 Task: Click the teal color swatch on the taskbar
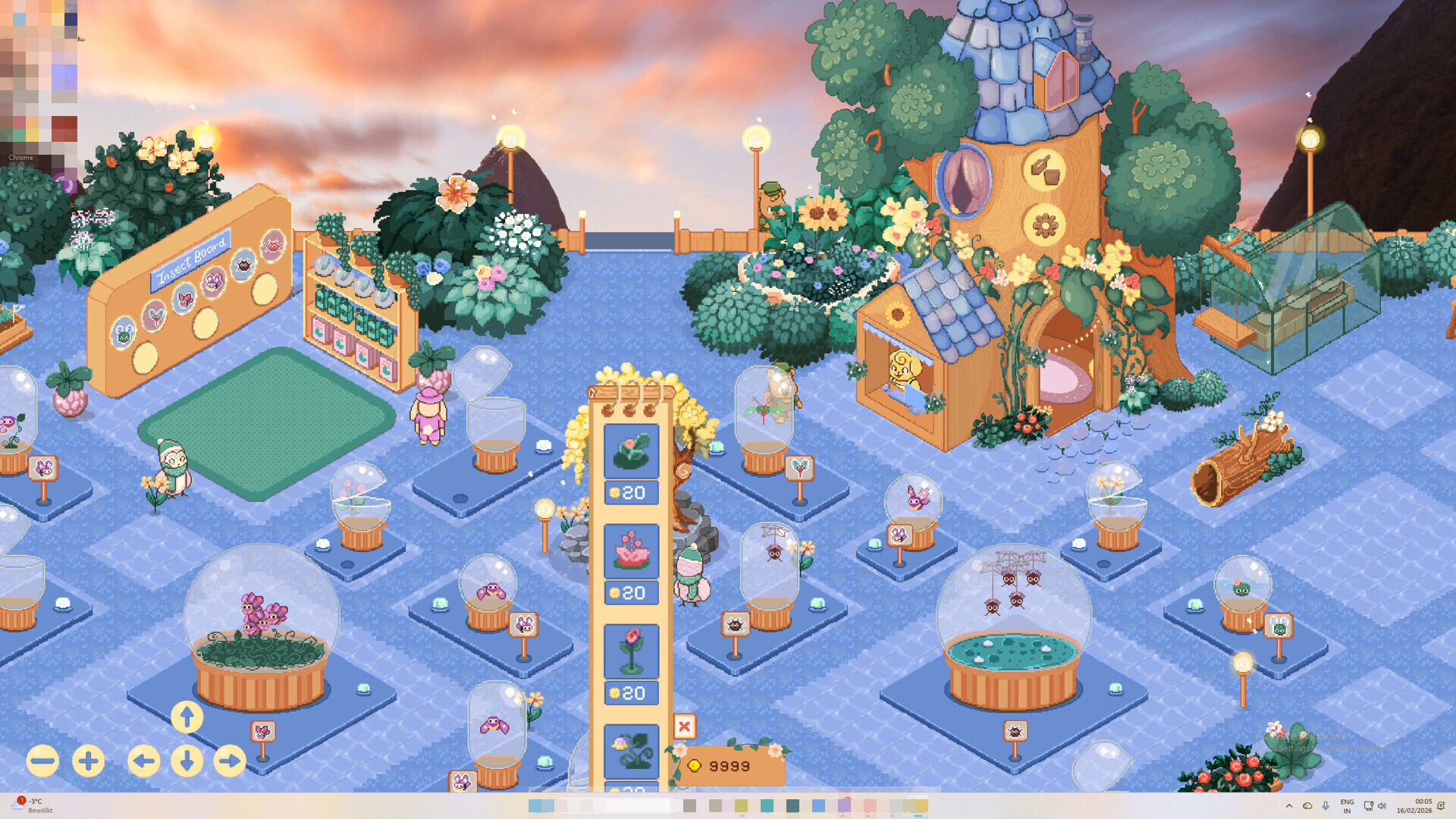[766, 805]
